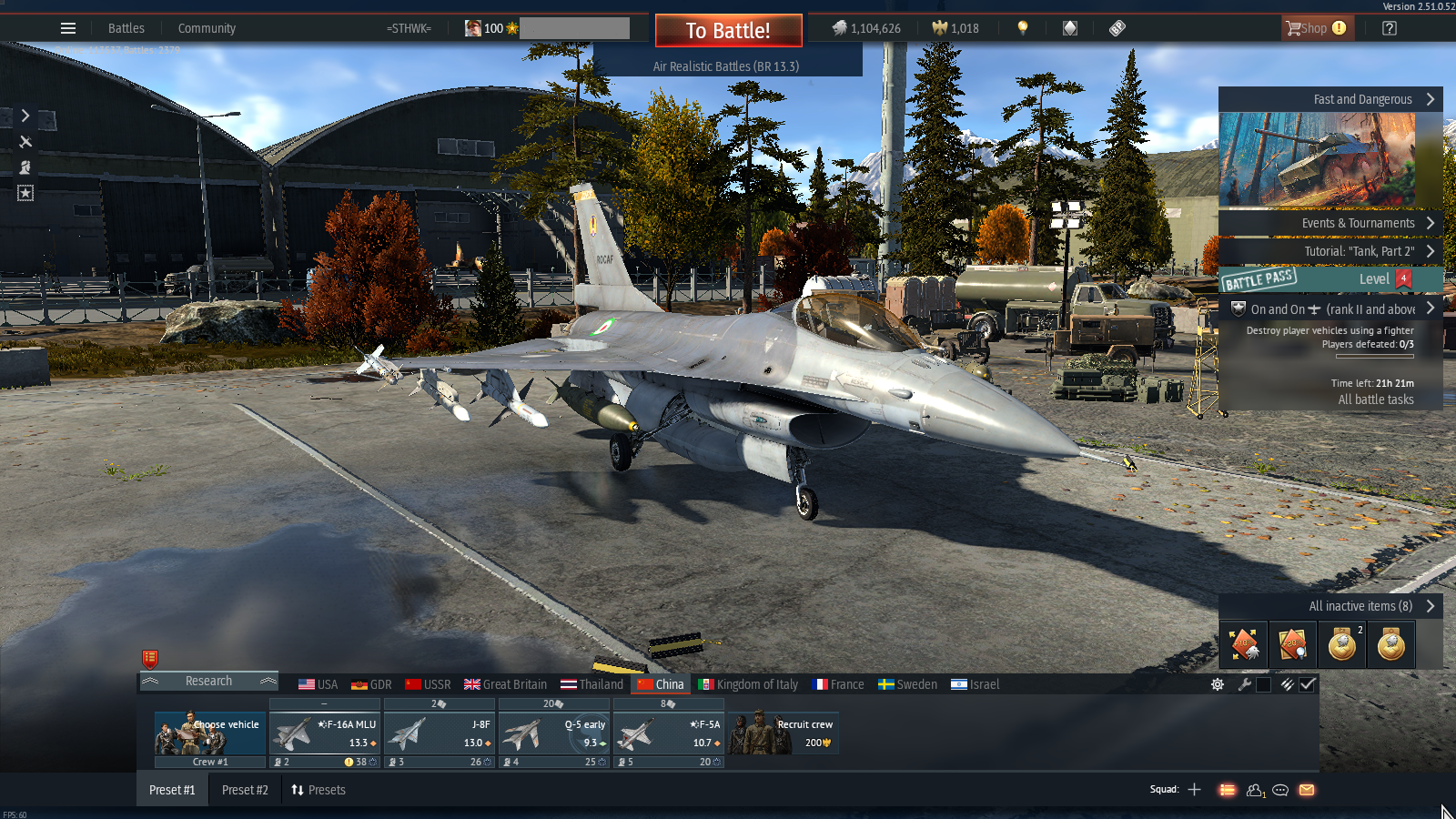
Task: Open the Research tree
Action: point(208,682)
